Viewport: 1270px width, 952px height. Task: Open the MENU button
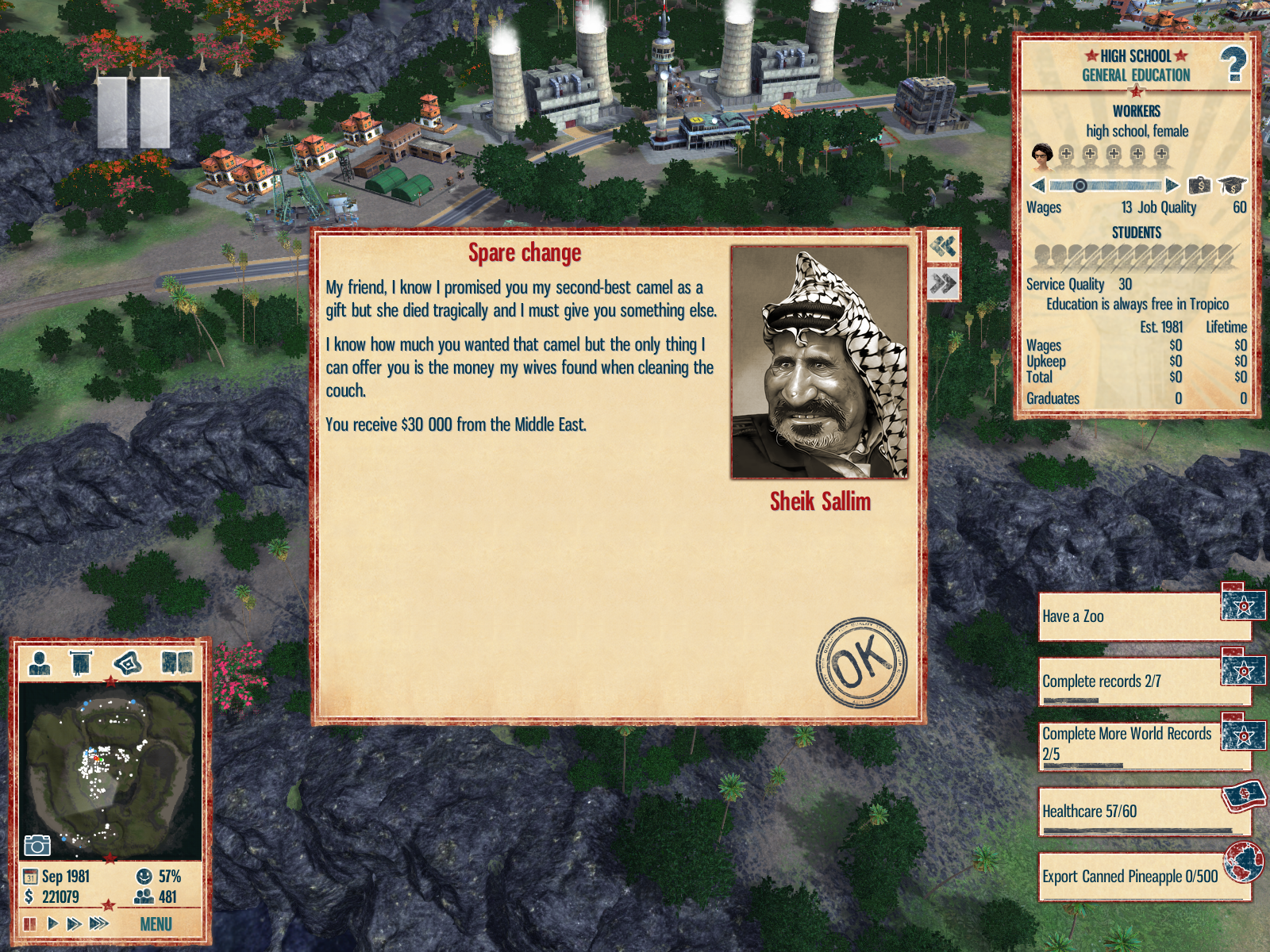[156, 924]
